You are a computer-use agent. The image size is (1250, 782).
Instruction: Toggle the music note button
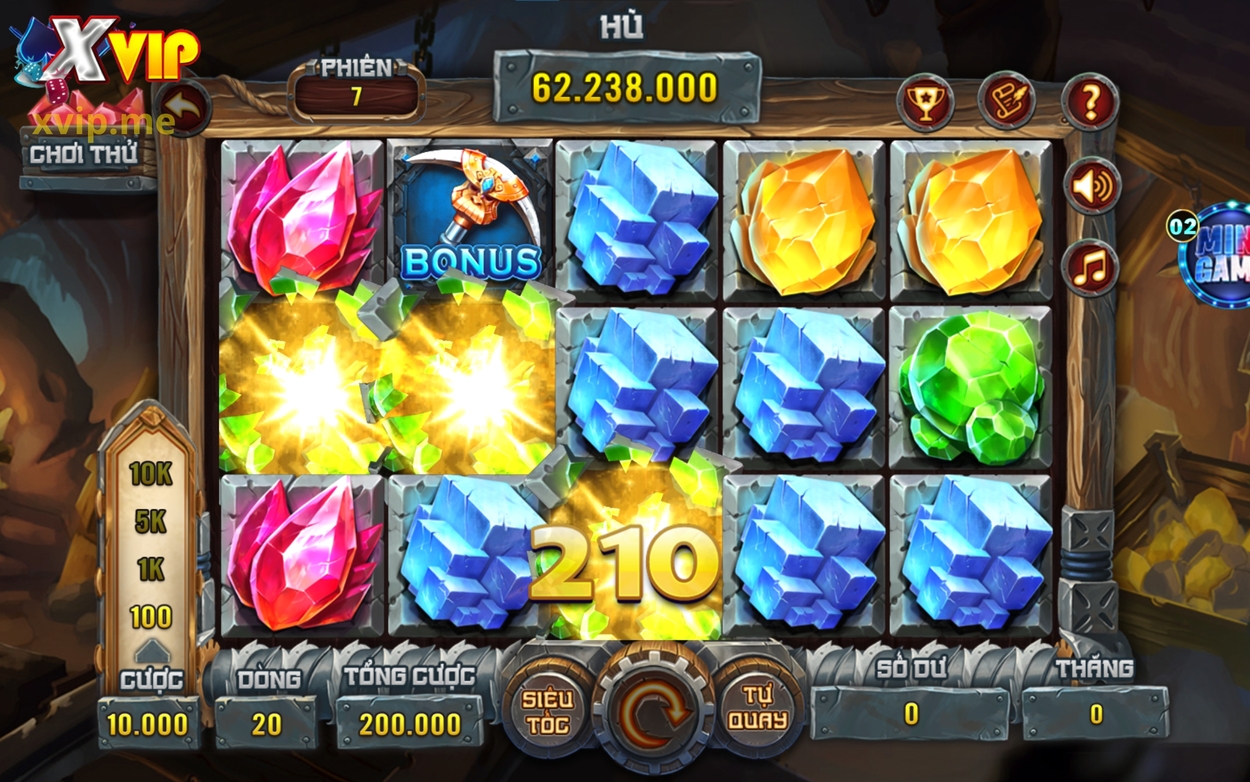tap(1090, 266)
